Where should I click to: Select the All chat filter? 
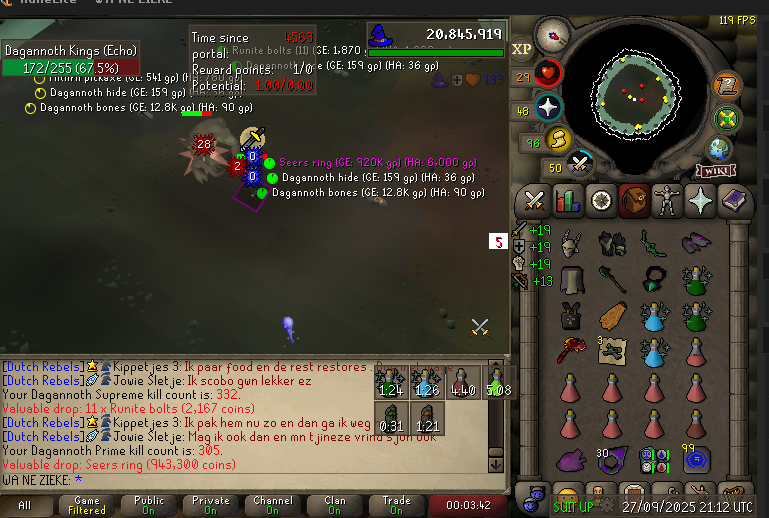[x=24, y=506]
